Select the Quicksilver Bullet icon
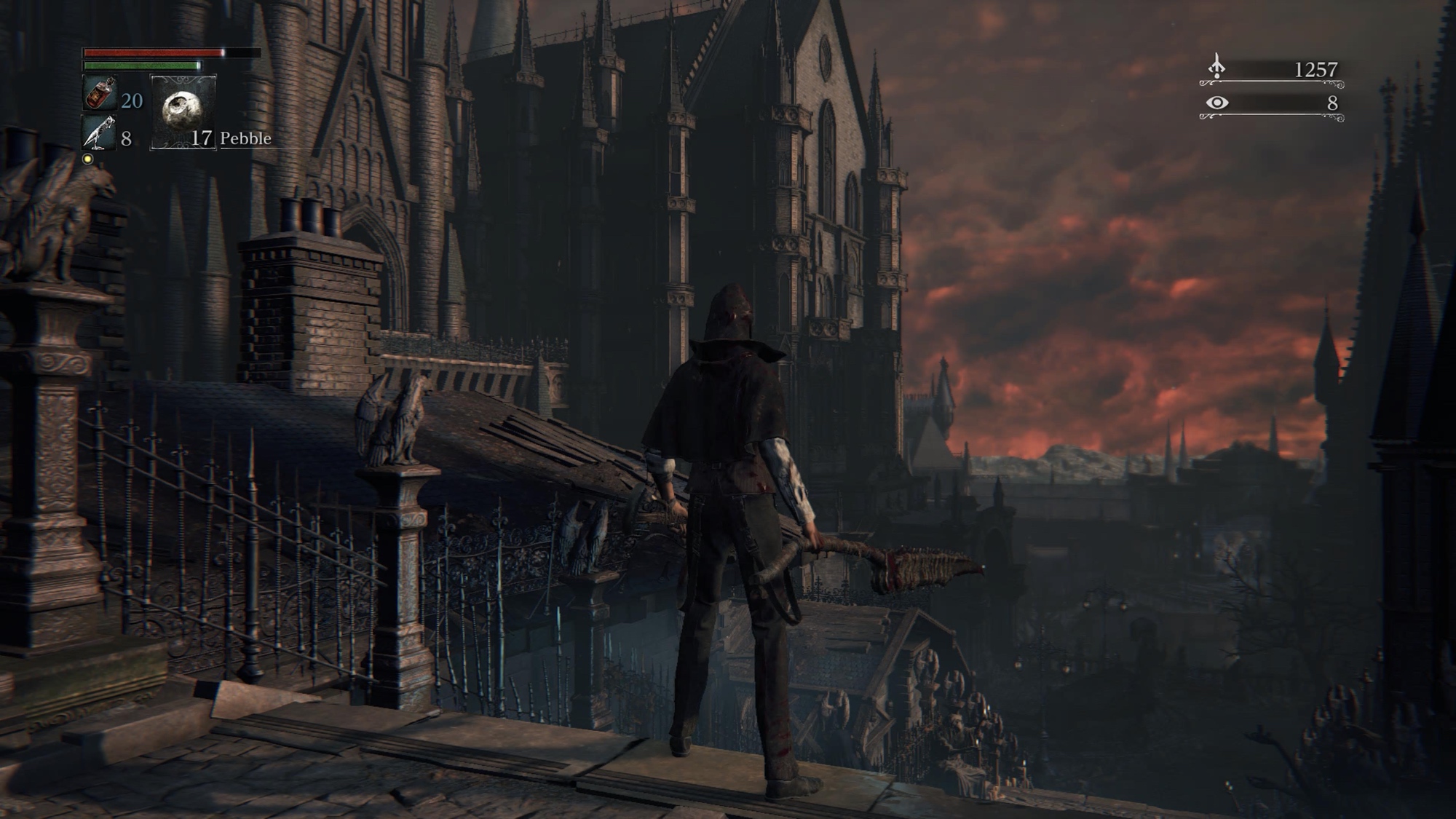 [99, 132]
